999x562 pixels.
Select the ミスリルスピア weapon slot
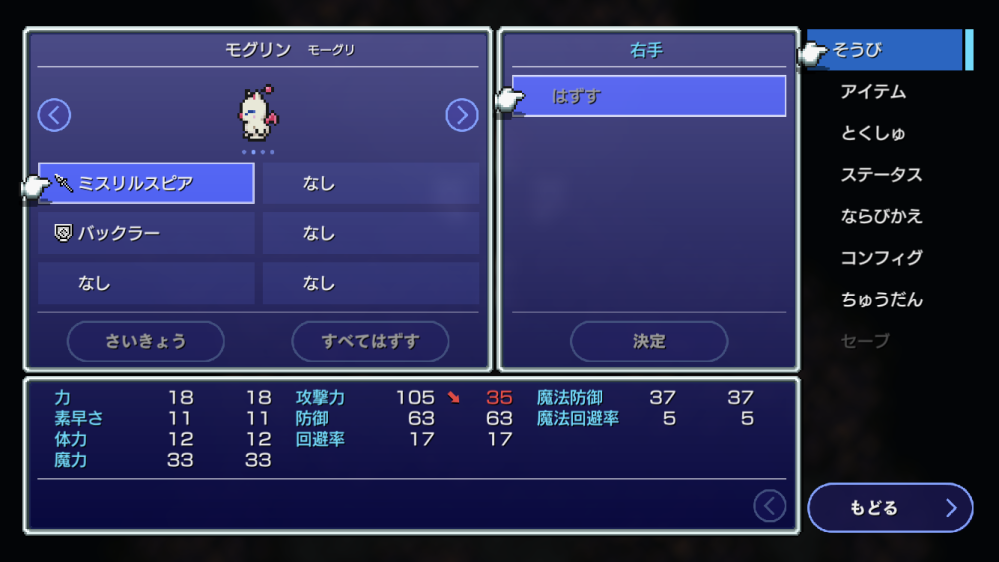tap(146, 183)
